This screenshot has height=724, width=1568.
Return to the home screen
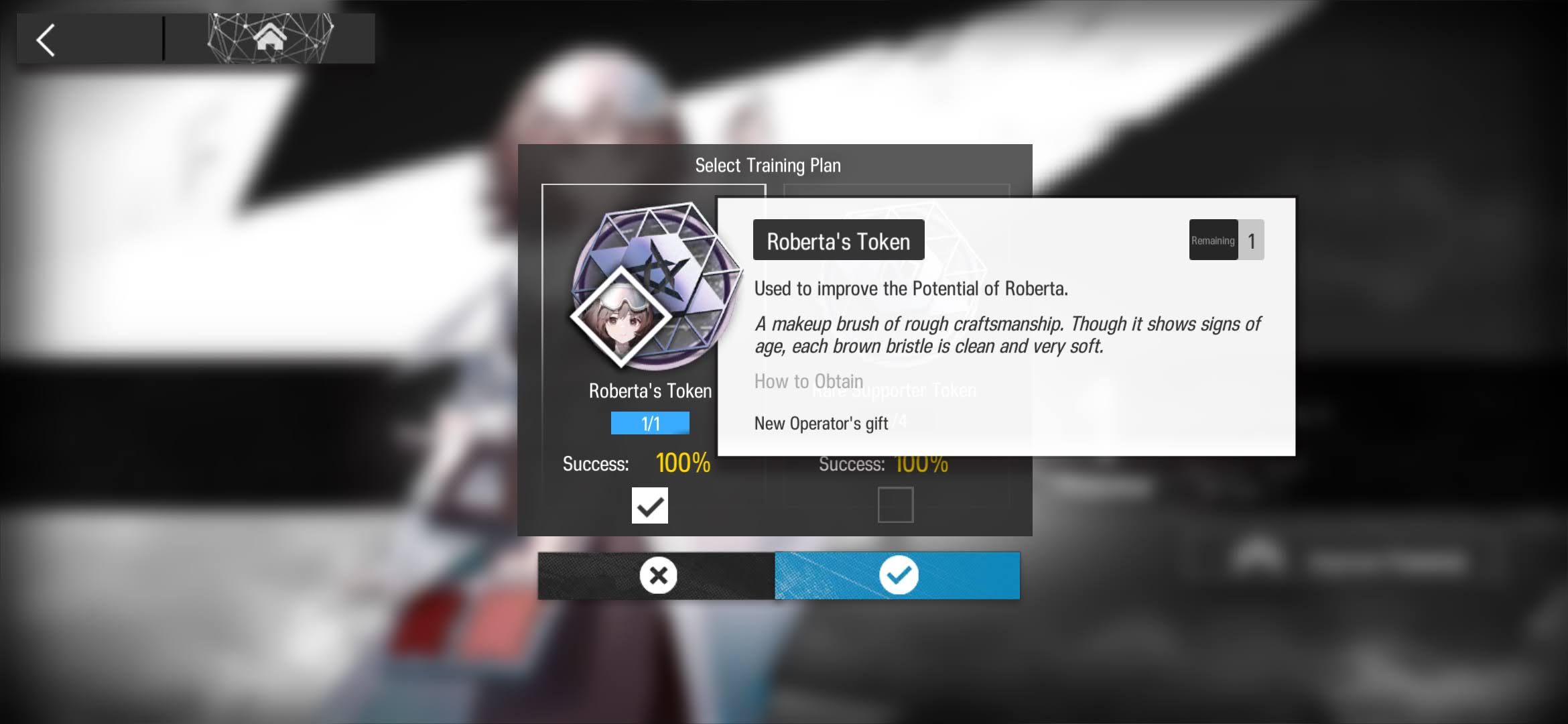pyautogui.click(x=269, y=38)
